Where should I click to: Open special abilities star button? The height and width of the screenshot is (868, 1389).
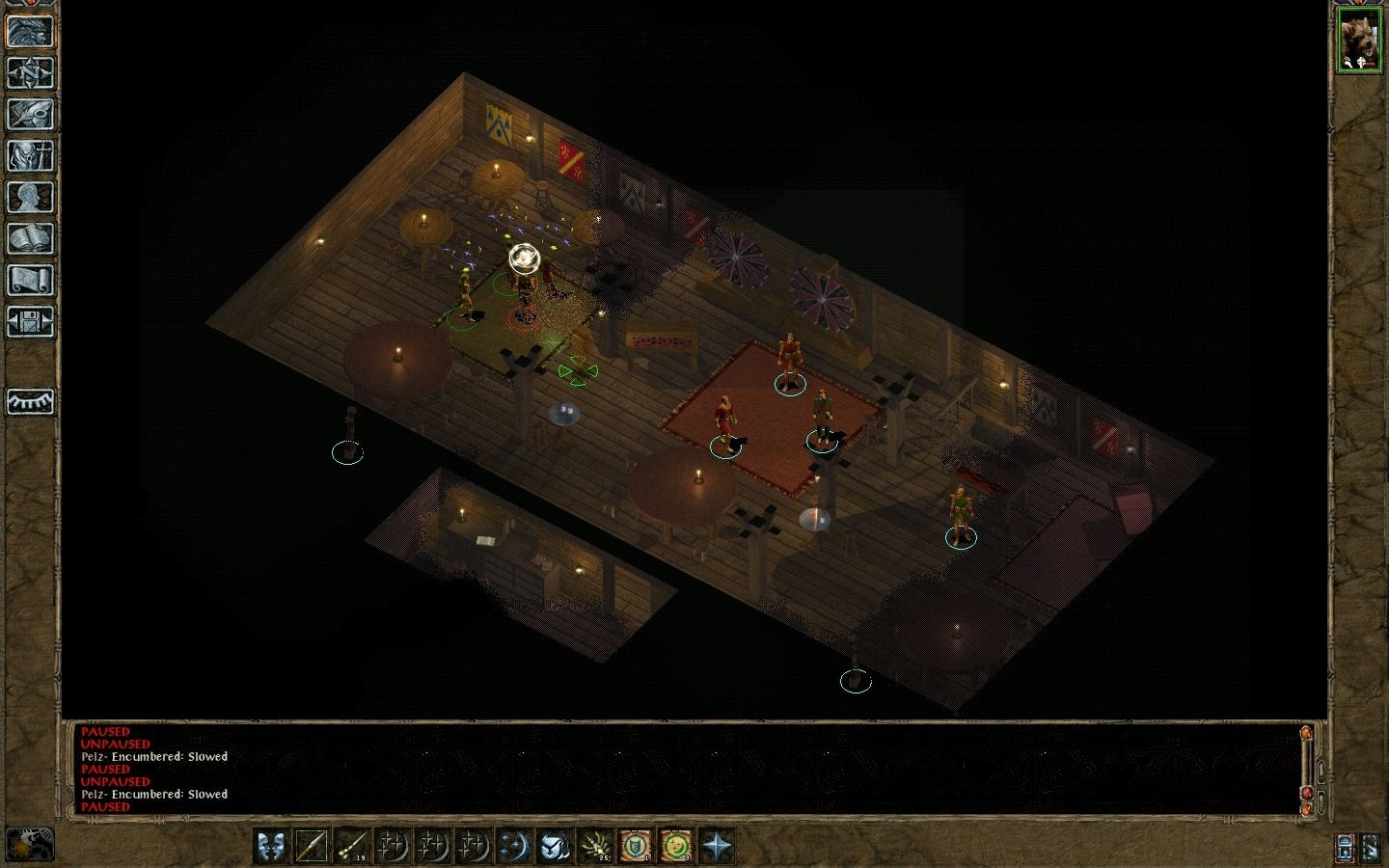(718, 847)
